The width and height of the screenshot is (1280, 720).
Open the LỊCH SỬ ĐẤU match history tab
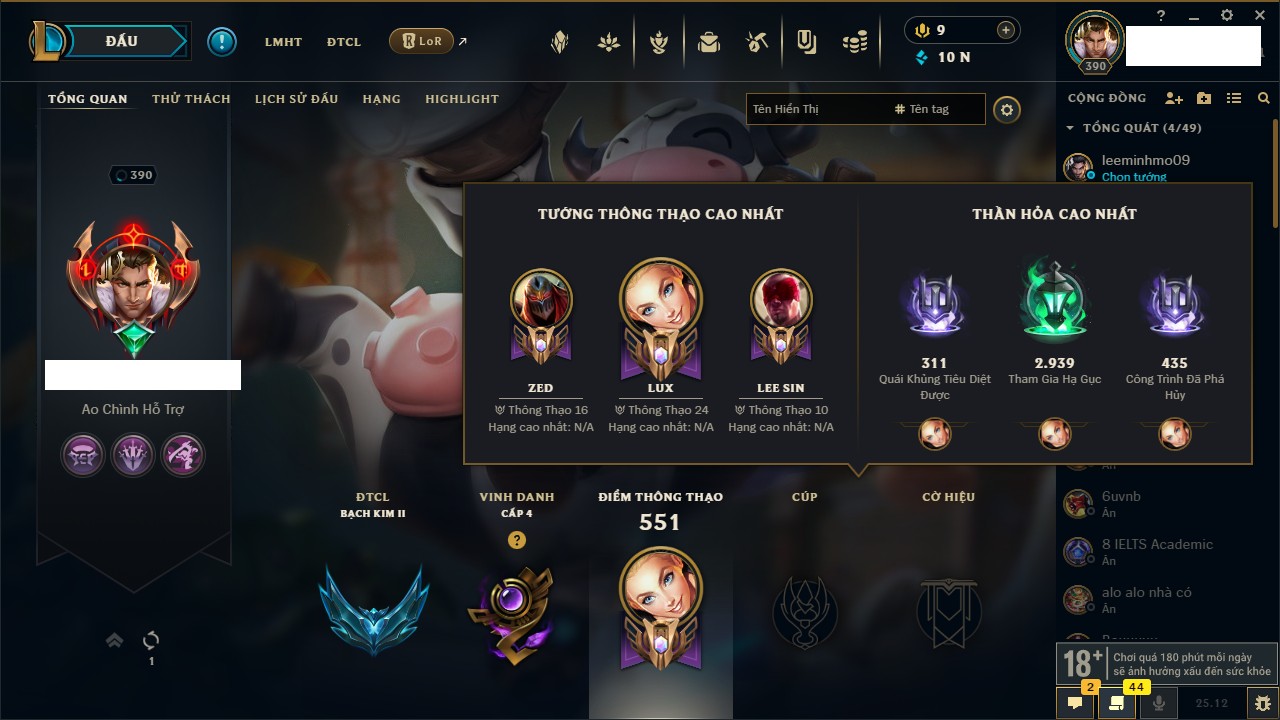pos(296,99)
